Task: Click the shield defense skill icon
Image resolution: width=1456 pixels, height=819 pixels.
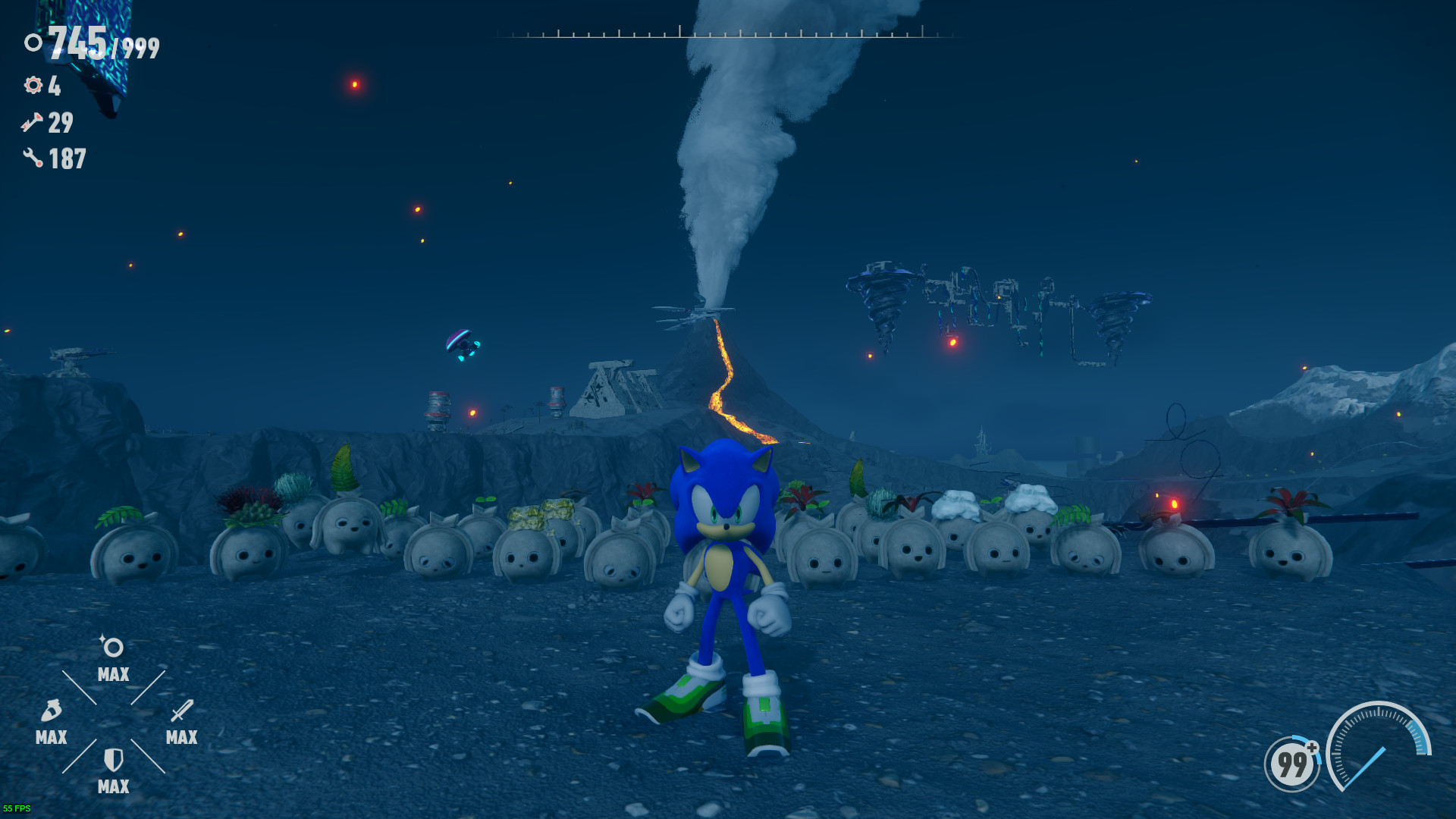Action: pos(112,760)
